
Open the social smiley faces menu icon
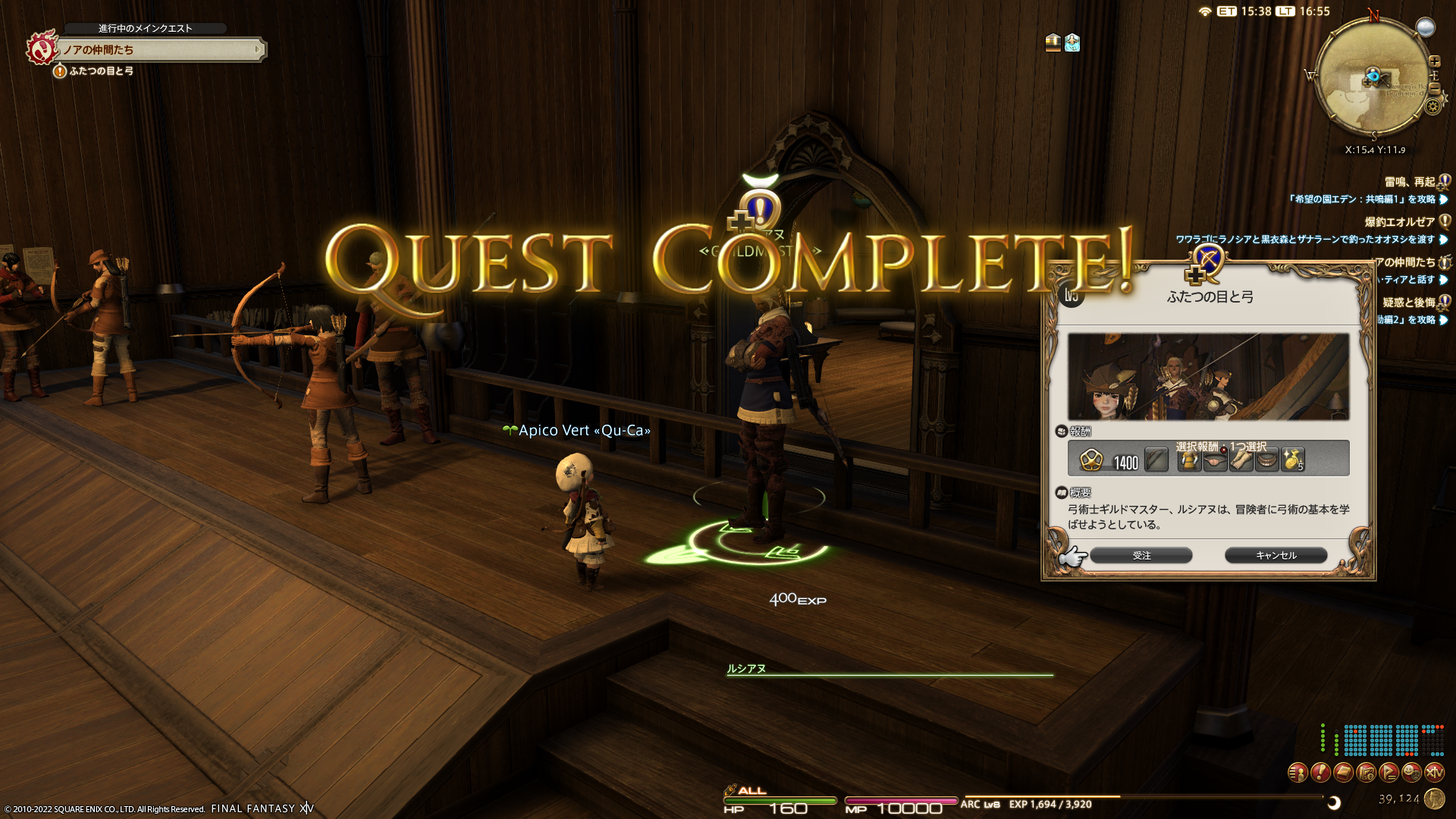(x=1411, y=773)
